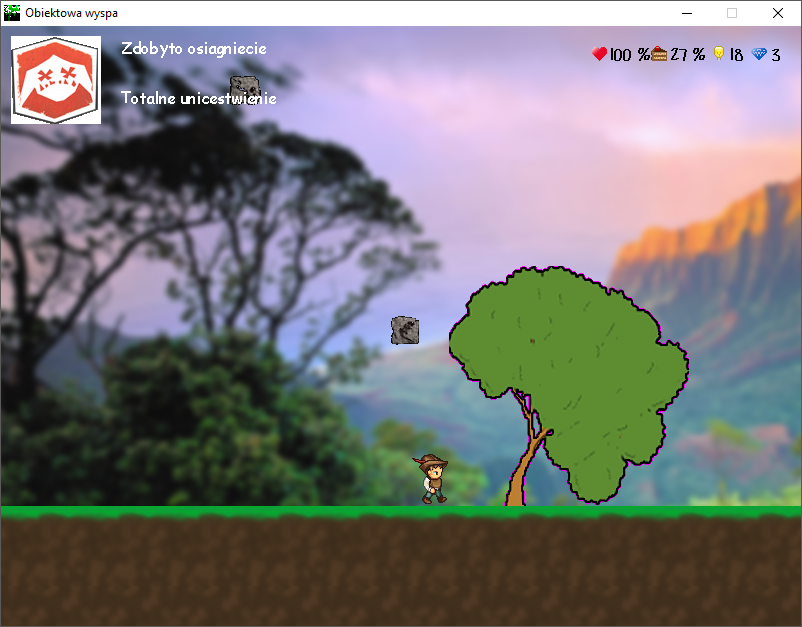Close the Obiektowa wyspa game window
This screenshot has width=802, height=627.
click(x=778, y=13)
